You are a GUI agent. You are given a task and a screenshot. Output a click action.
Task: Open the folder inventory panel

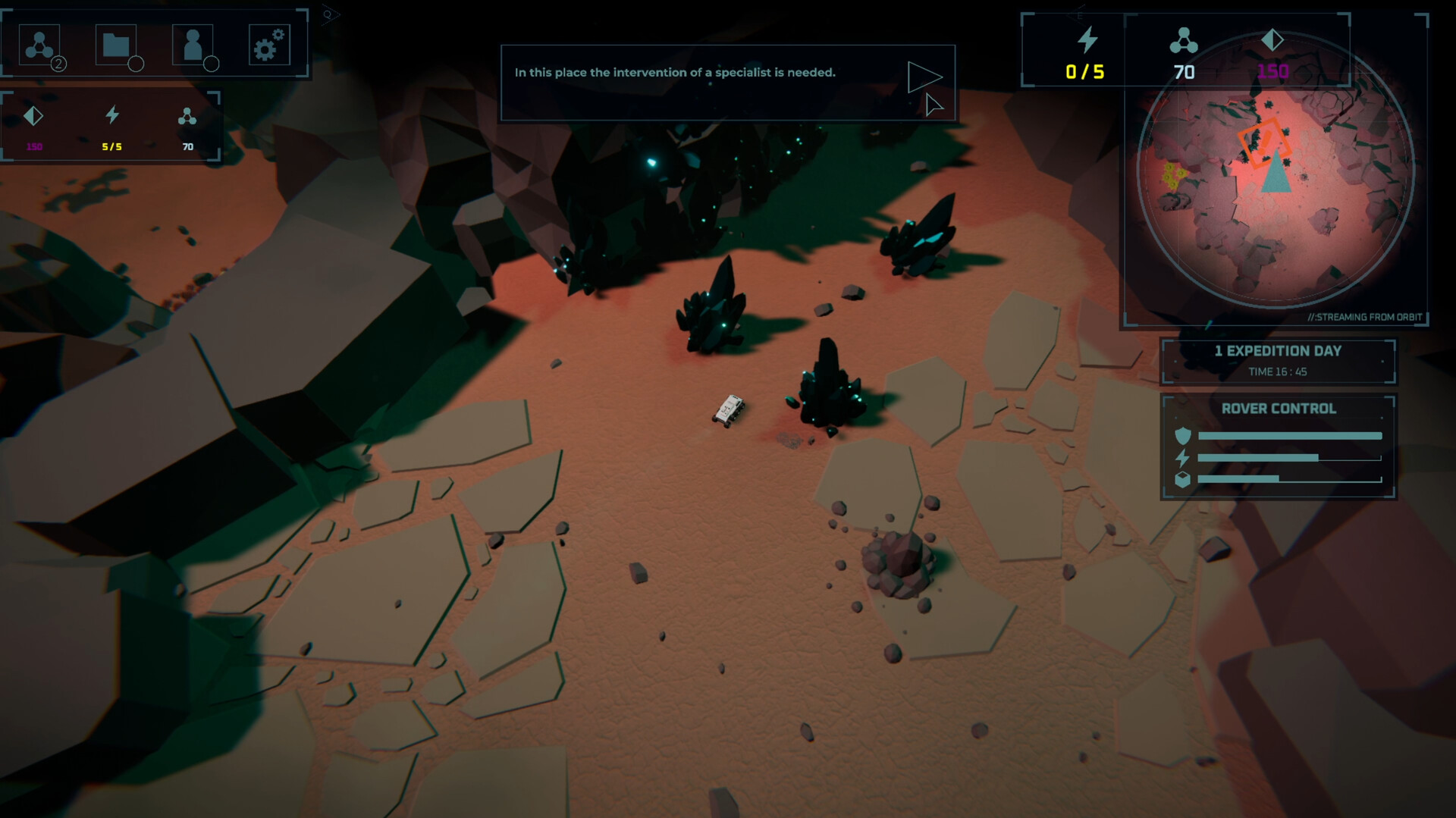118,43
